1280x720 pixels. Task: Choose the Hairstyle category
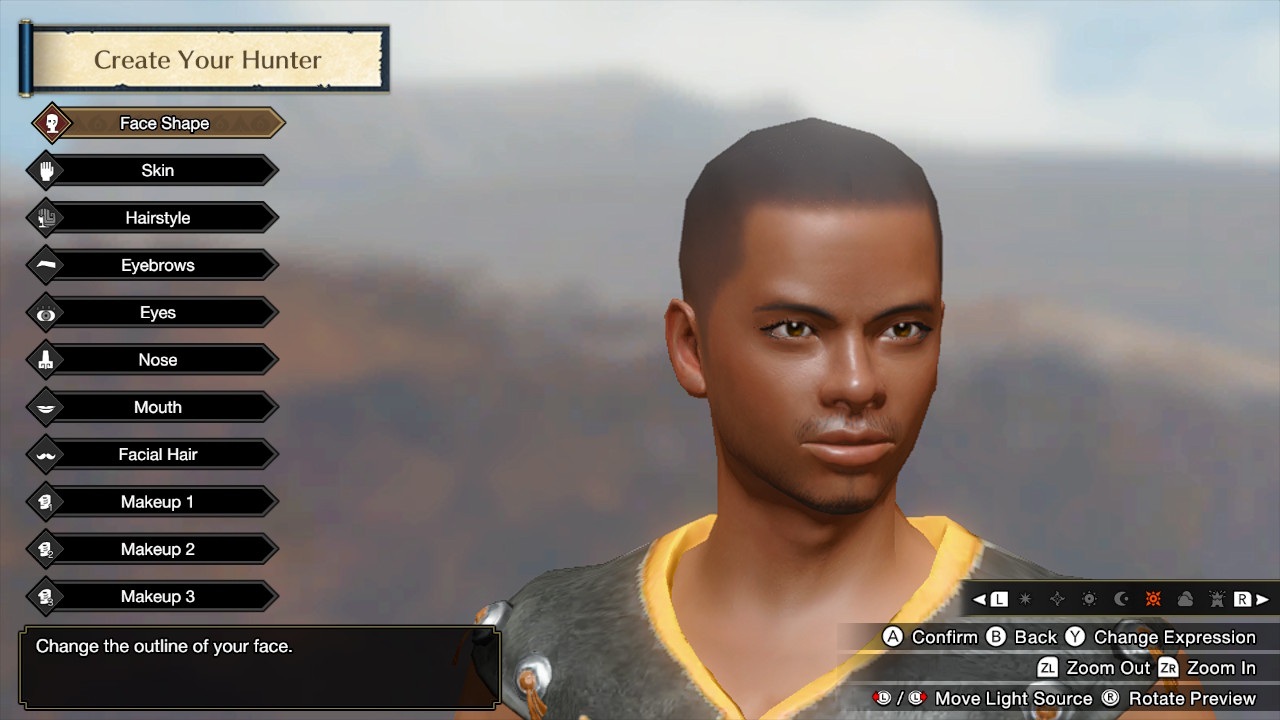point(157,218)
